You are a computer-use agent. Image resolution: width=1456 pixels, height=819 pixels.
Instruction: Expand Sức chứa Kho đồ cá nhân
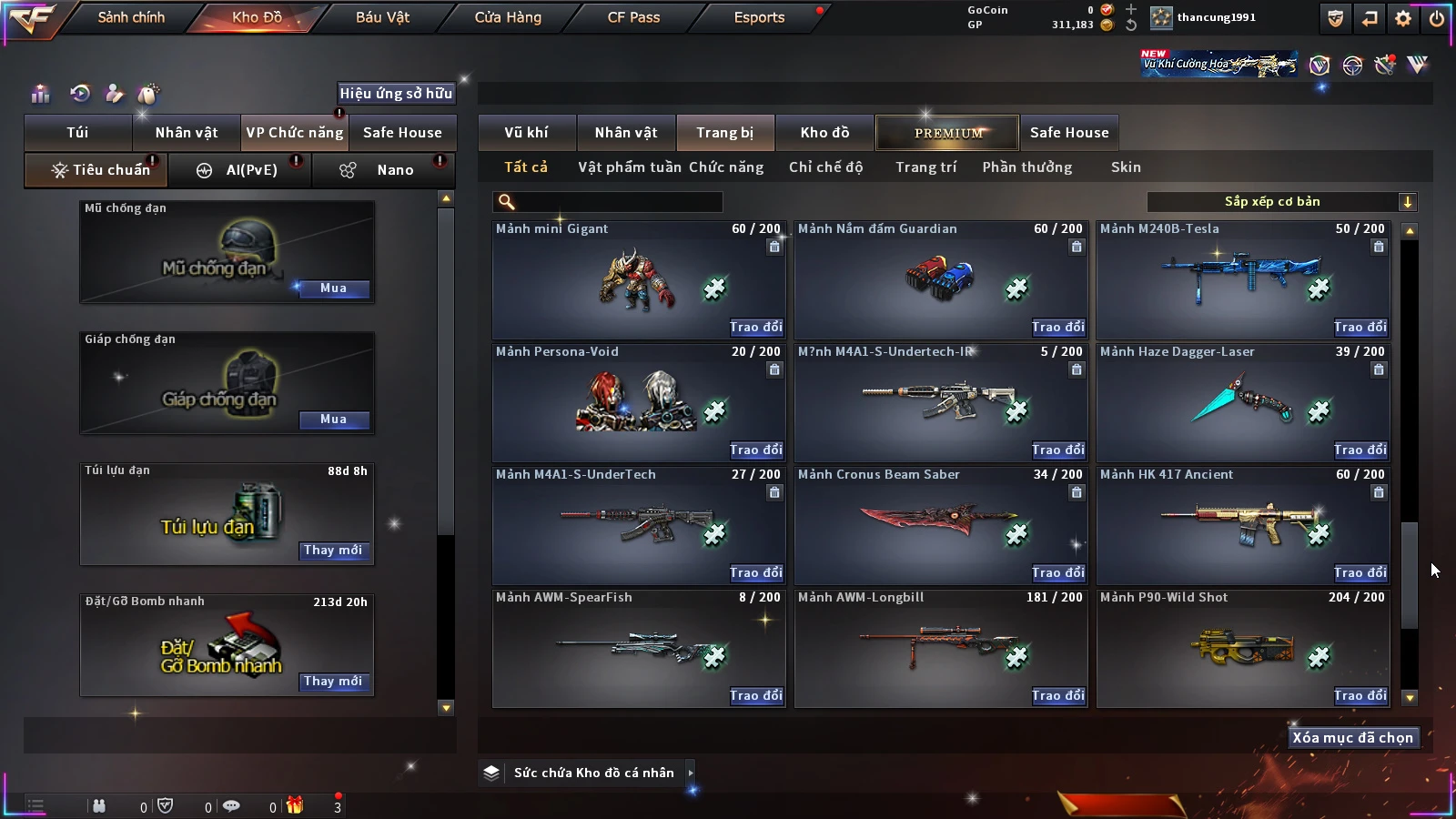click(x=691, y=773)
